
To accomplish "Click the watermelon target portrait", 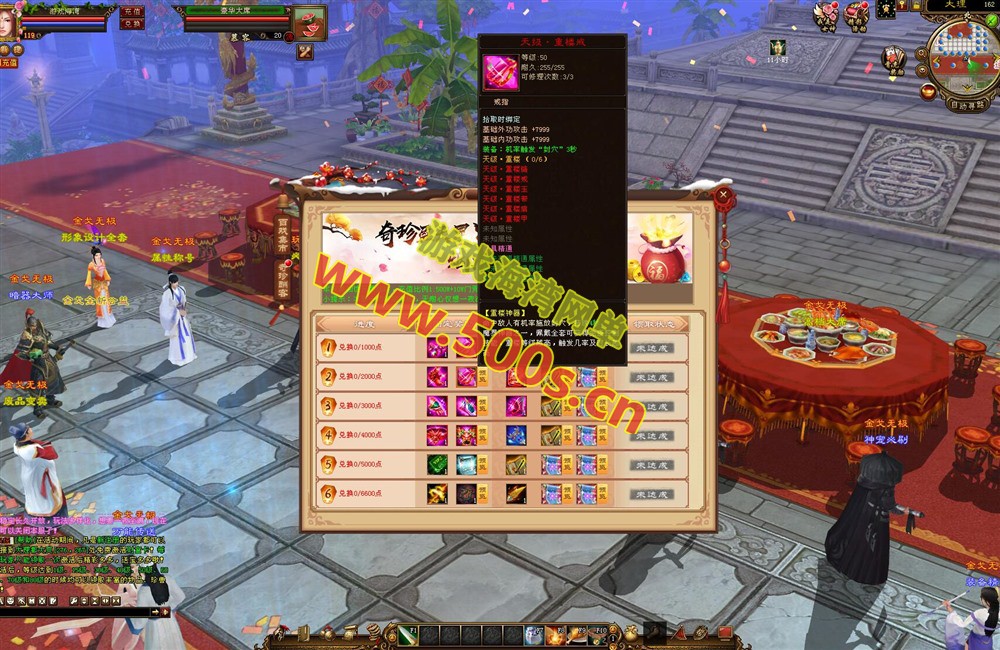I will click(309, 22).
